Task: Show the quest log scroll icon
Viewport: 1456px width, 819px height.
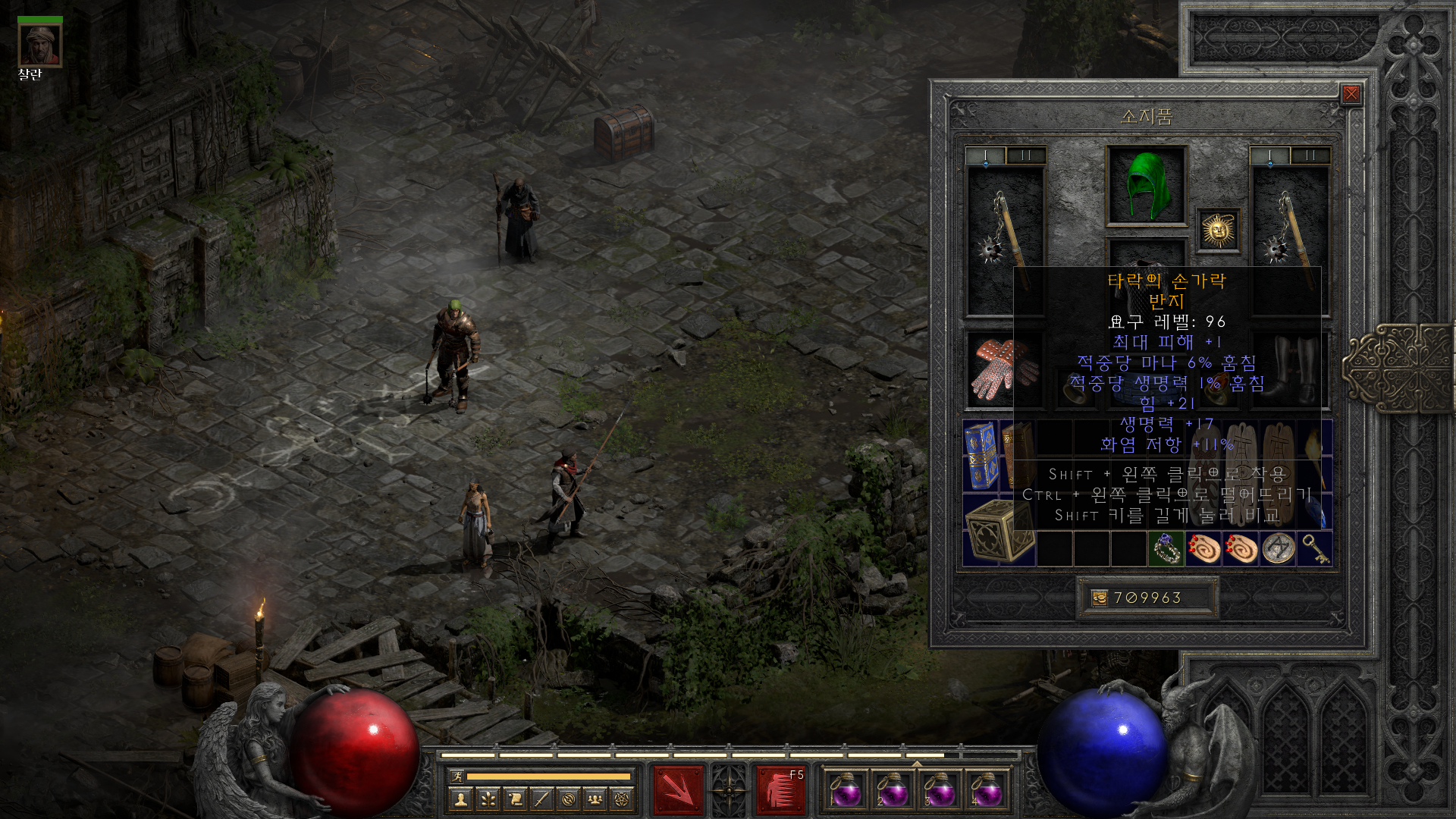Action: 515,799
